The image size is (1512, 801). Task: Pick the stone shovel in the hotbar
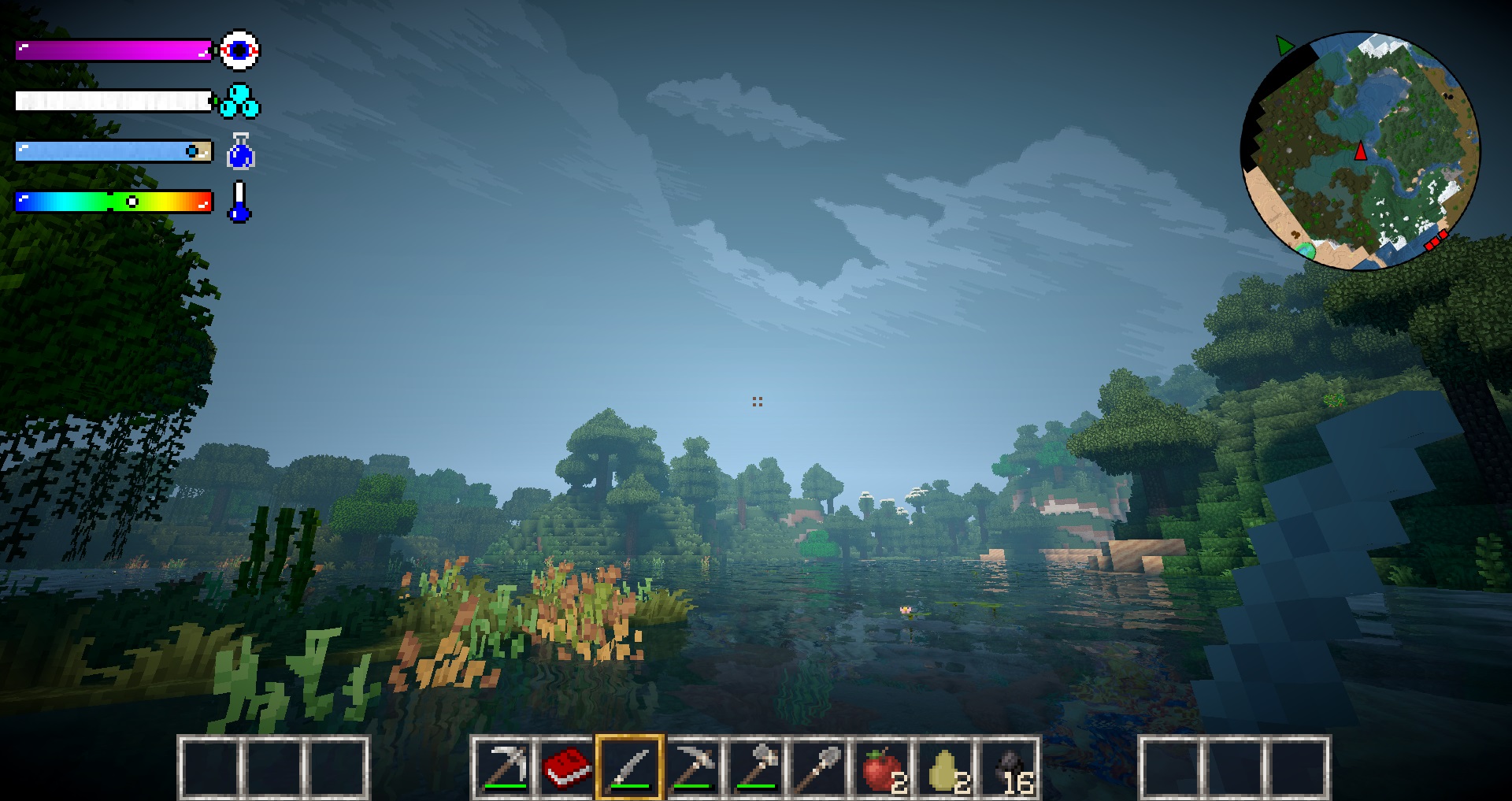(819, 767)
